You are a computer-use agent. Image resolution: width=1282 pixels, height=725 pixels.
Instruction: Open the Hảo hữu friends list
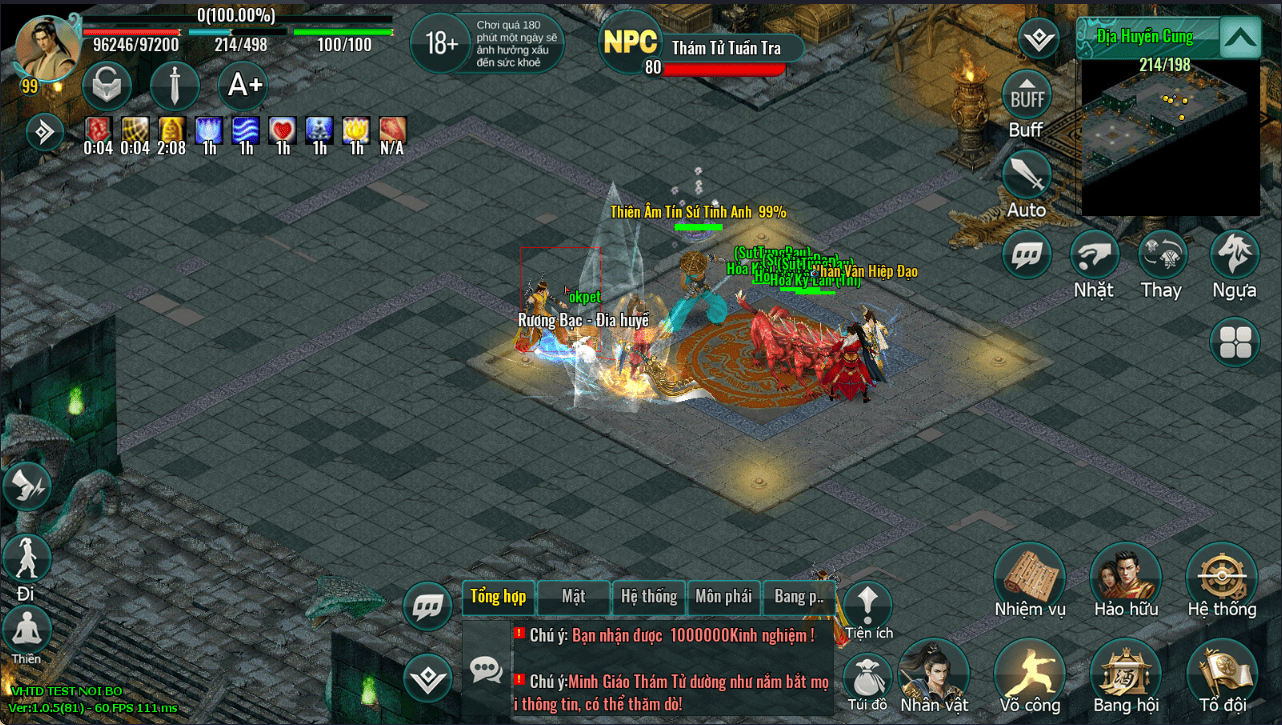point(1125,577)
